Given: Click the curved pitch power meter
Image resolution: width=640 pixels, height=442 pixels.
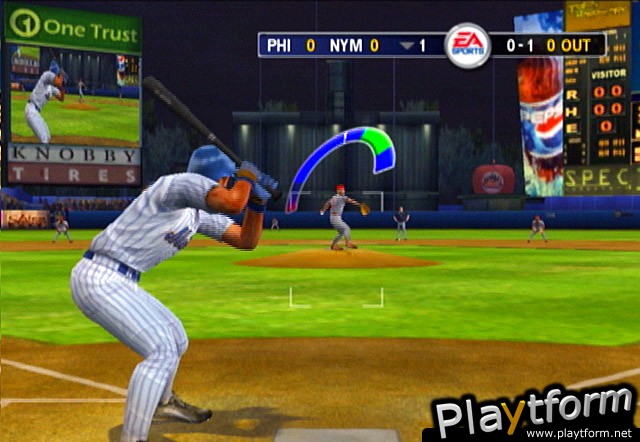Looking at the screenshot, I should point(338,151).
